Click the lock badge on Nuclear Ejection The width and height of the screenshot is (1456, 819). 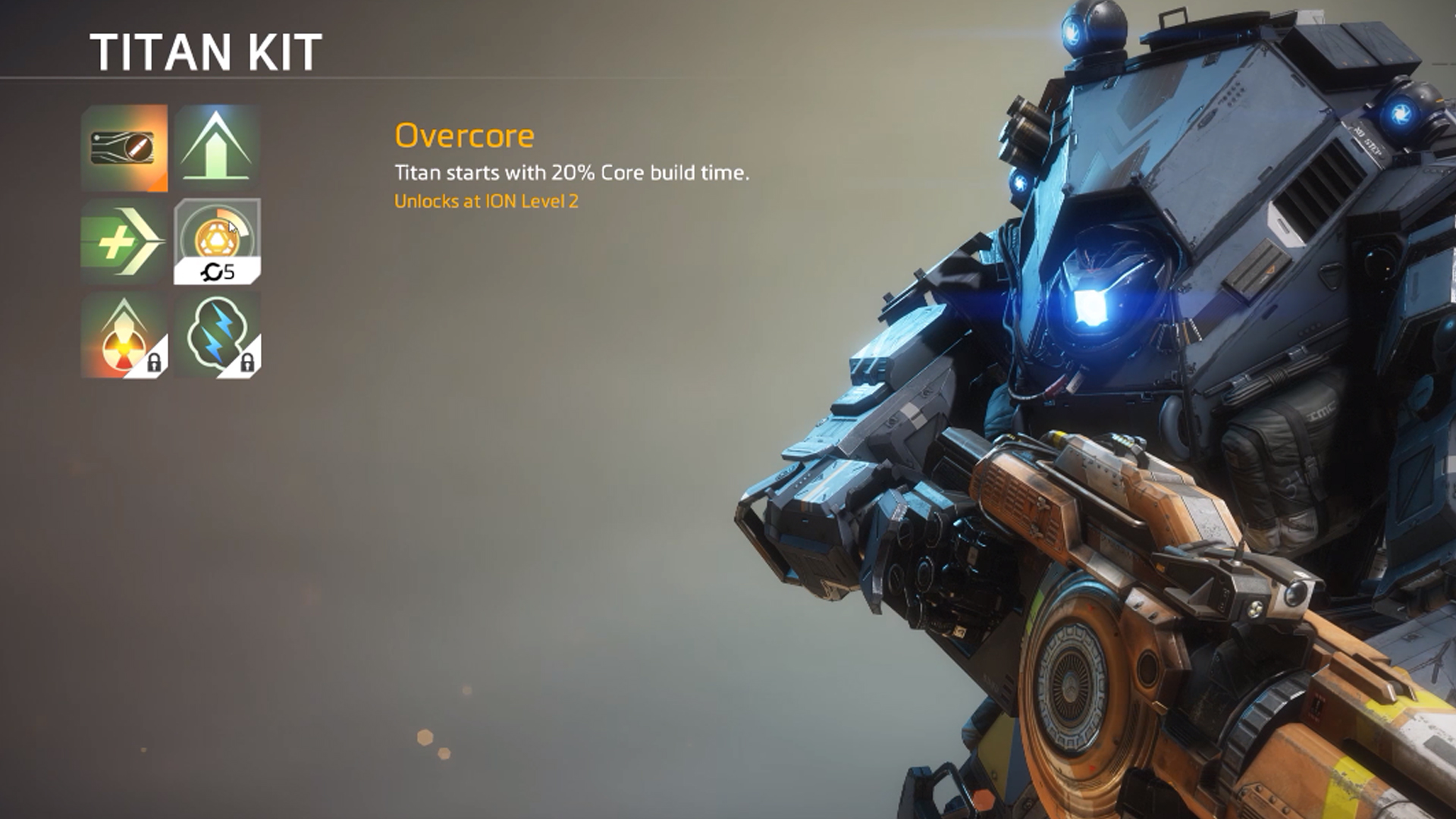point(155,364)
